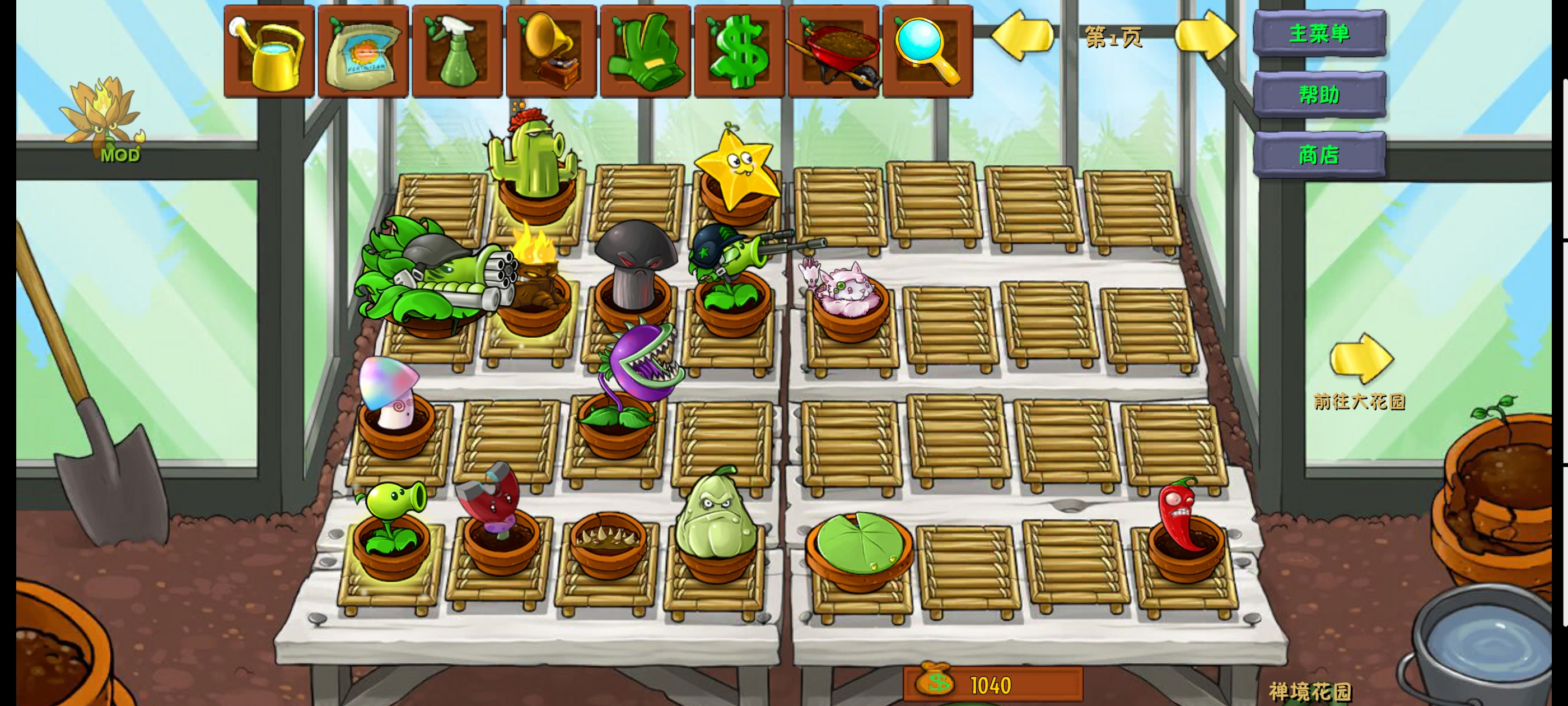Pick the fertilizer bag tool
The width and height of the screenshot is (1568, 706).
(x=363, y=52)
